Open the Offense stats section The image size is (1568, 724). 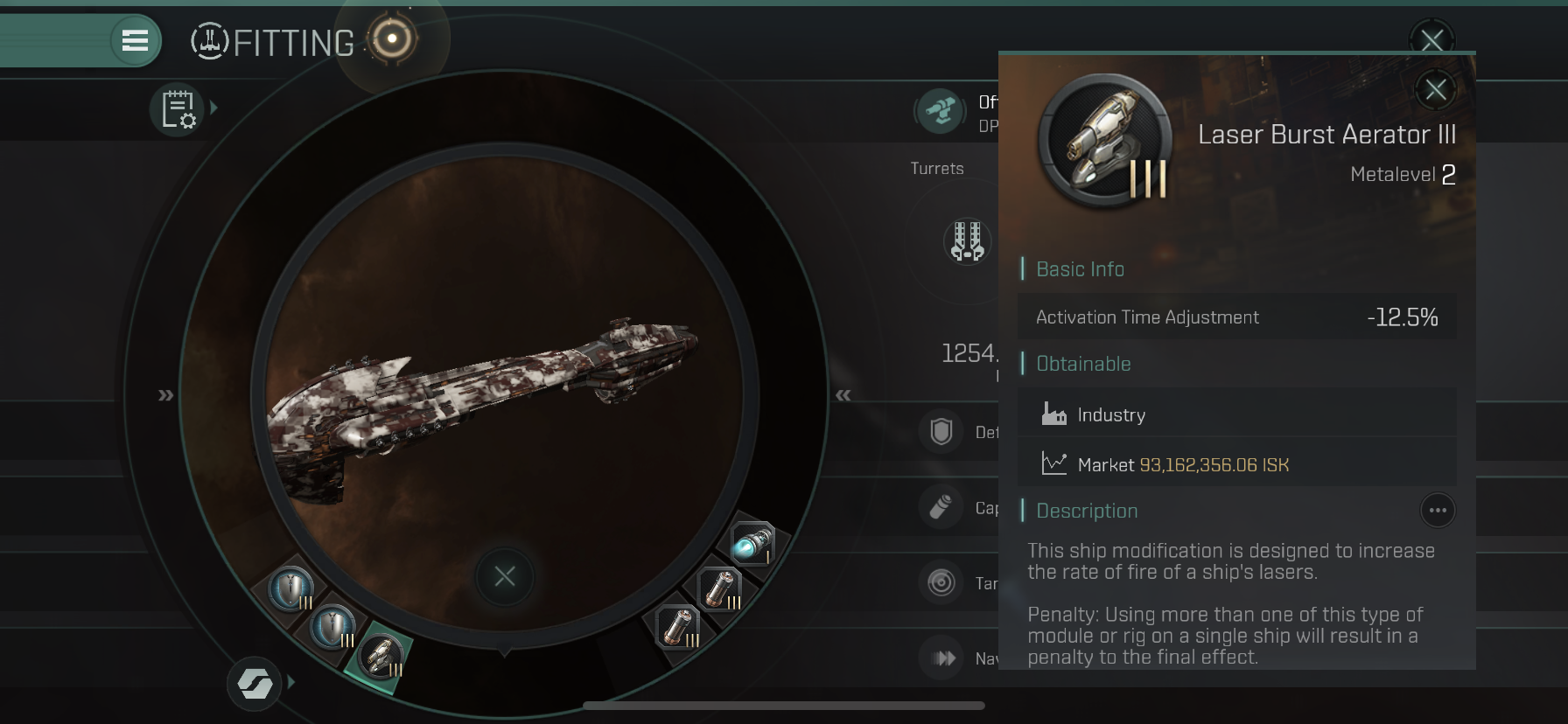click(x=941, y=111)
